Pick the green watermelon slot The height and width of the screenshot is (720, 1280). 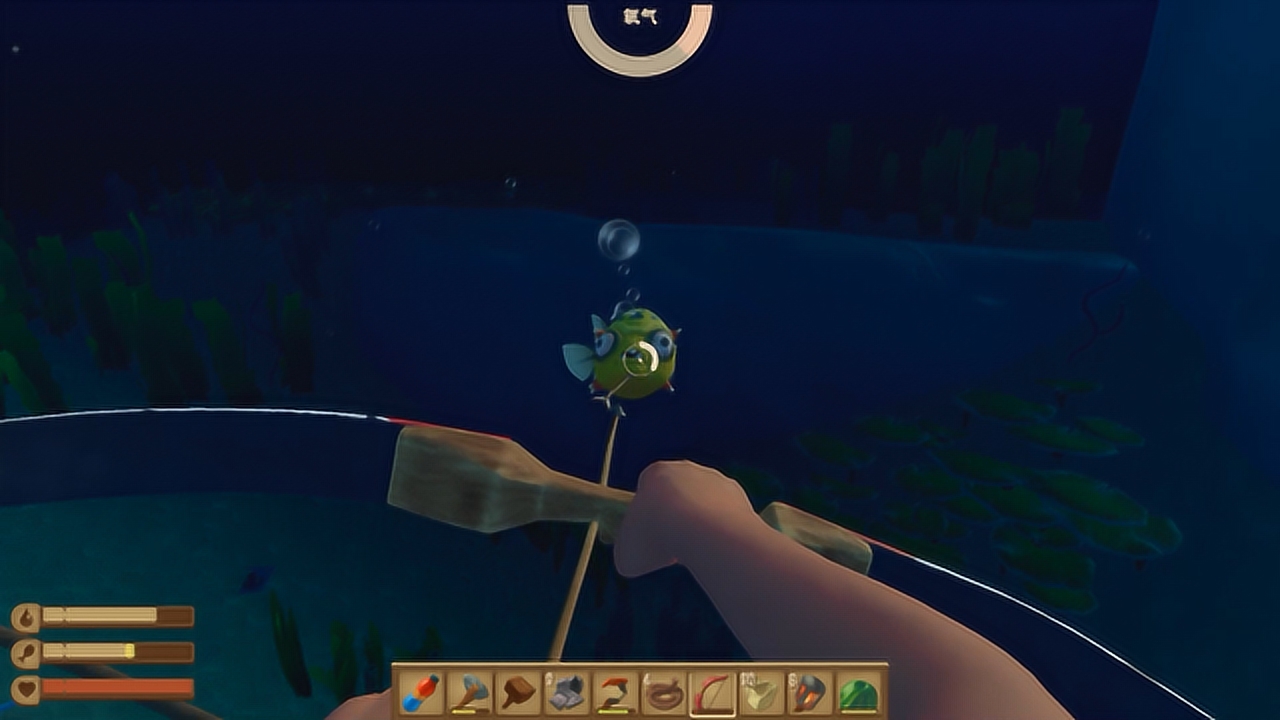pyautogui.click(x=858, y=693)
